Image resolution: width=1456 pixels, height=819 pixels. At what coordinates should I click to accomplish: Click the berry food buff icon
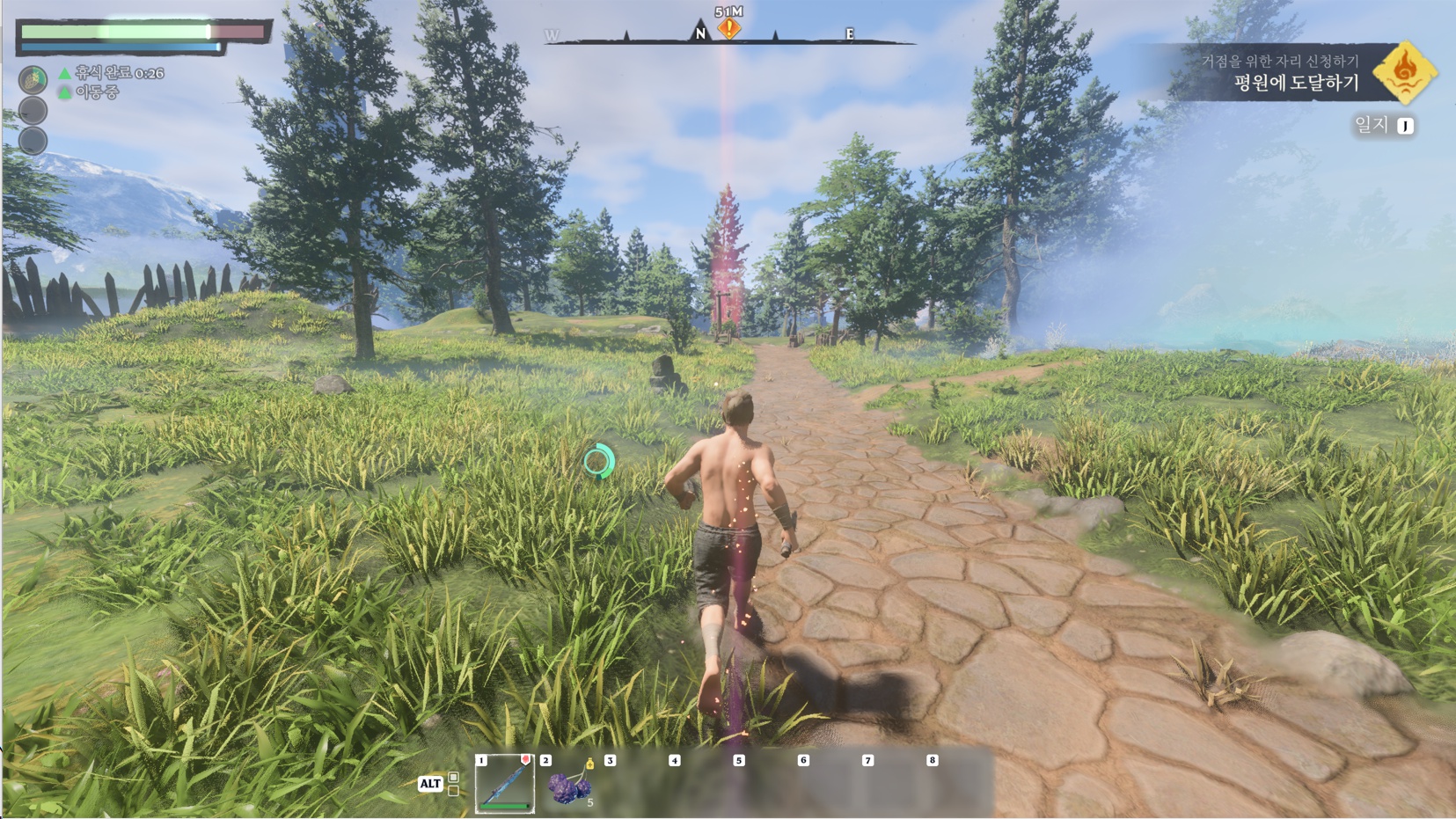pos(33,80)
